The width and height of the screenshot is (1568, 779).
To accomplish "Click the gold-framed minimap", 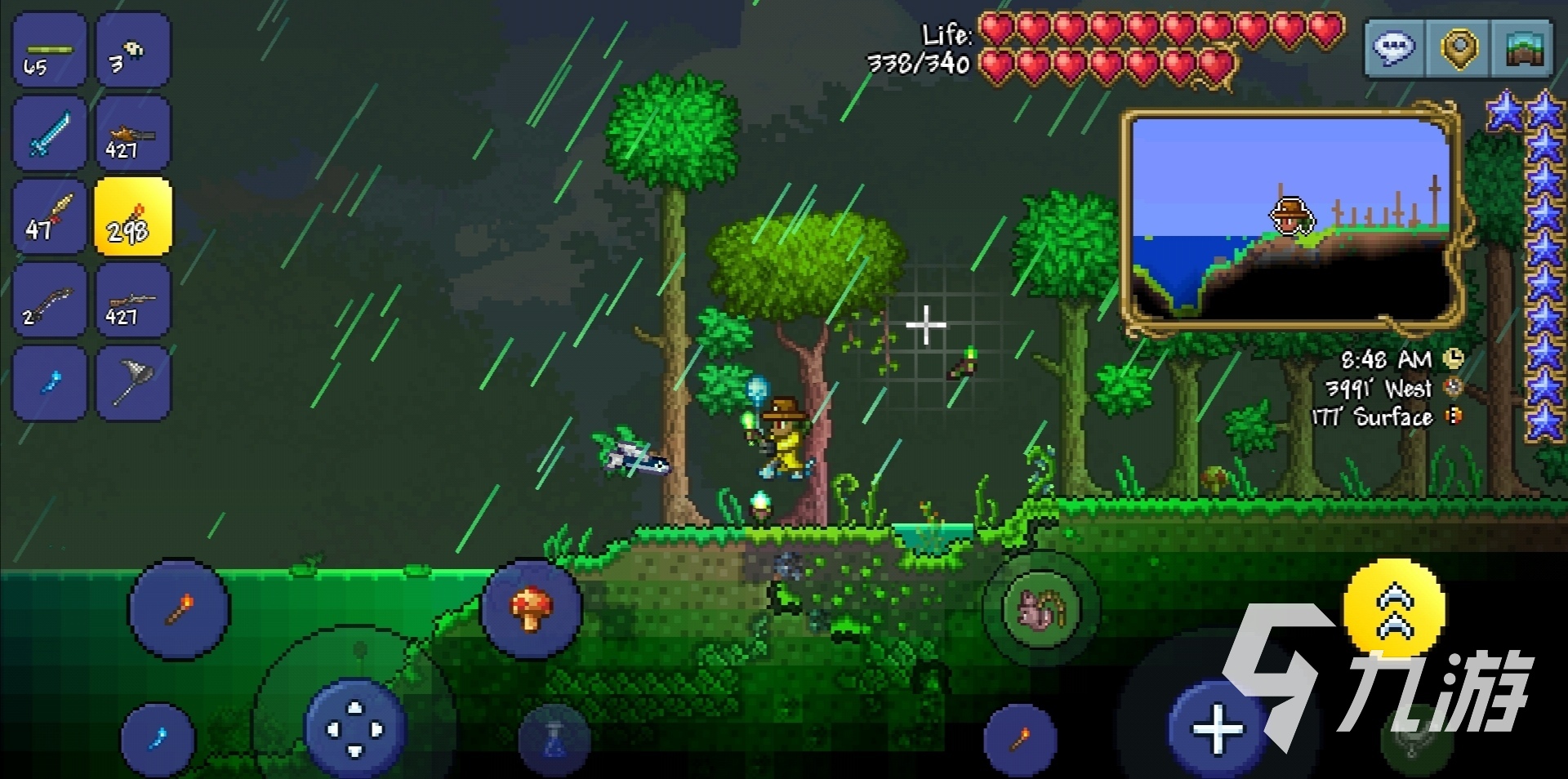I will coord(1290,219).
